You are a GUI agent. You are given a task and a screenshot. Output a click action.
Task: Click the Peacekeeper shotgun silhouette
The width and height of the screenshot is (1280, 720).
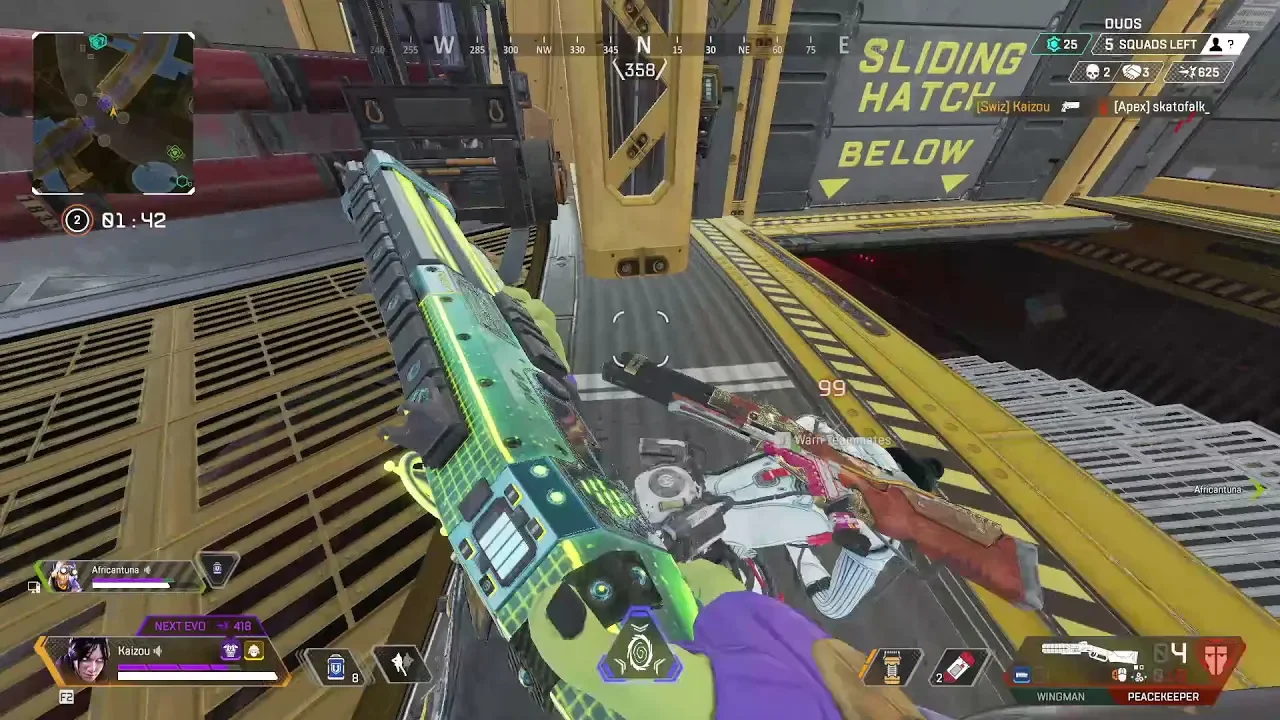tap(1088, 655)
